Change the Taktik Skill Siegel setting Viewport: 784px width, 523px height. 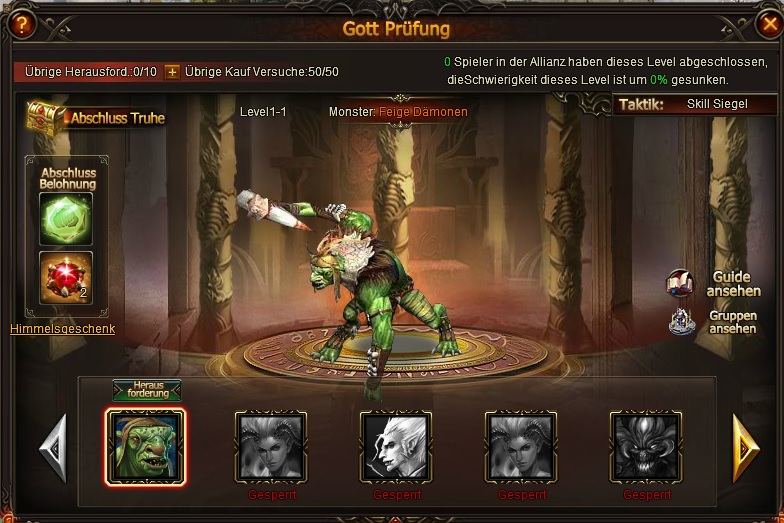[x=716, y=104]
